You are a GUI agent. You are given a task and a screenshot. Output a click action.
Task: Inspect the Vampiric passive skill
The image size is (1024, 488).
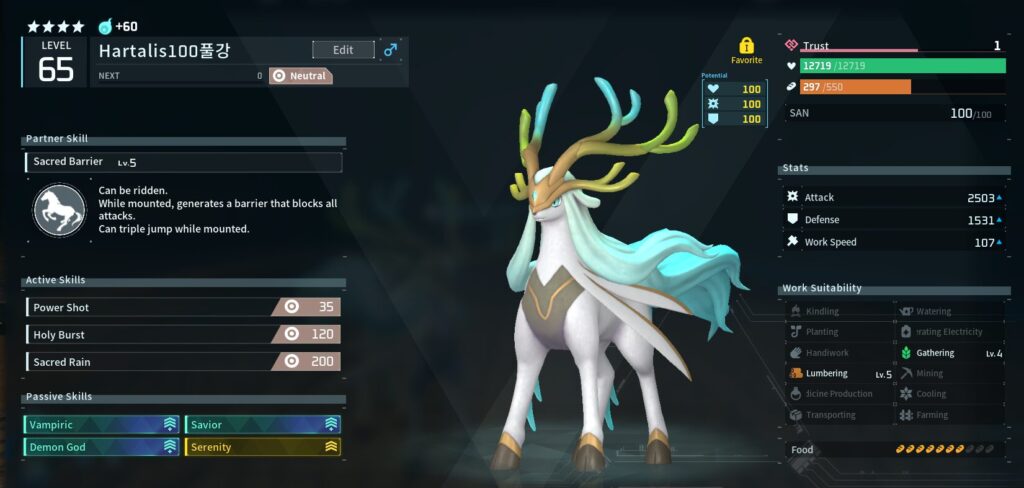coord(102,425)
